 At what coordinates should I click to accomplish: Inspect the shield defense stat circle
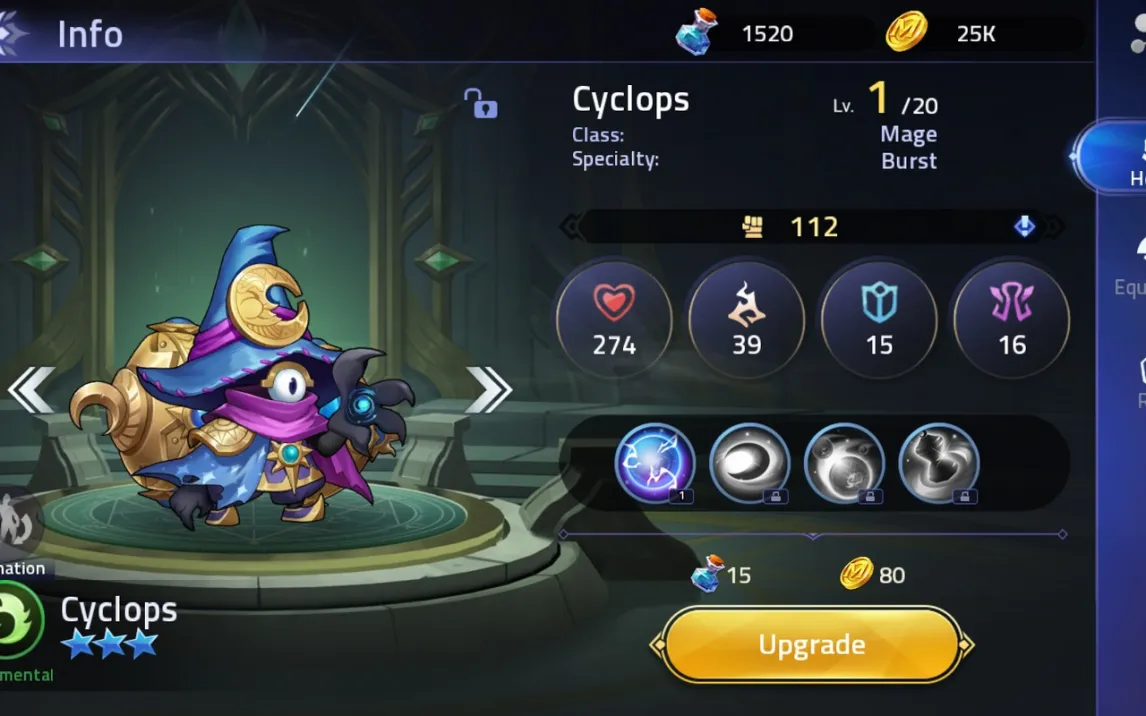tap(878, 320)
